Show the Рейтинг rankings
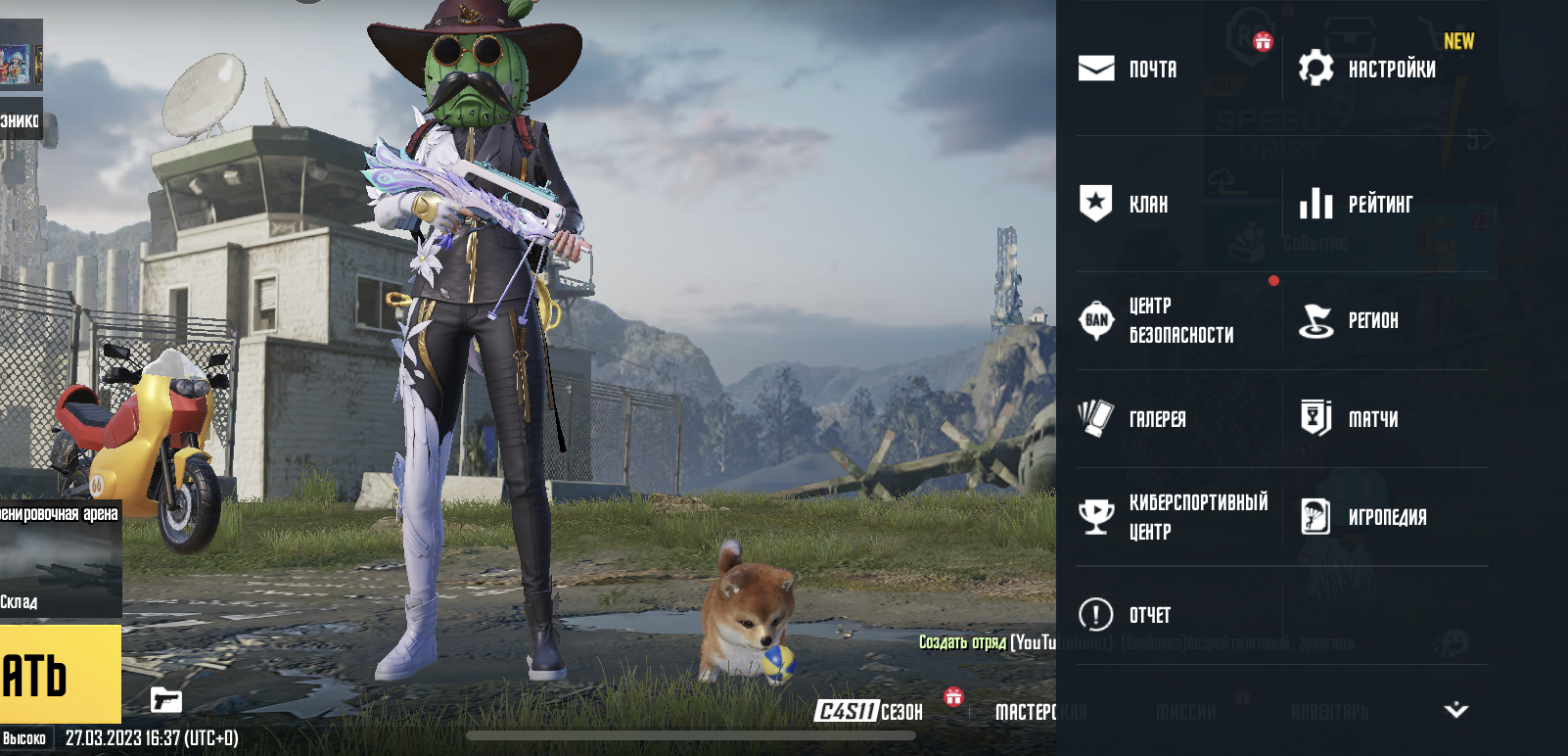1568x756 pixels. pos(1357,204)
